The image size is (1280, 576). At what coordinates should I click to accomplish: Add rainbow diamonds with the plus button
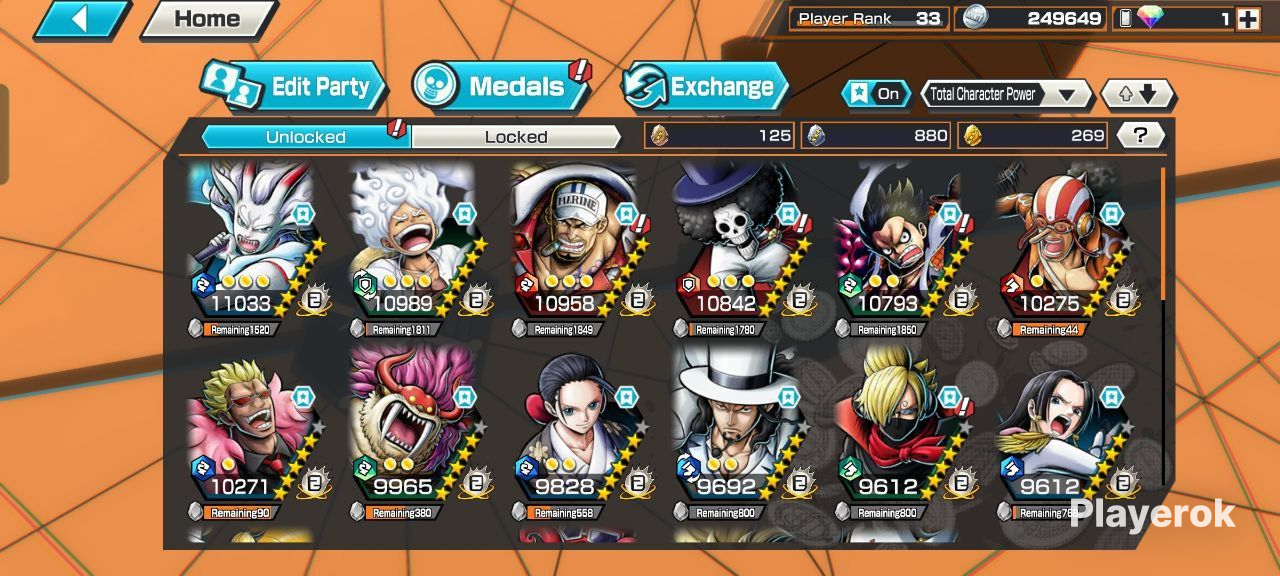click(x=1247, y=18)
